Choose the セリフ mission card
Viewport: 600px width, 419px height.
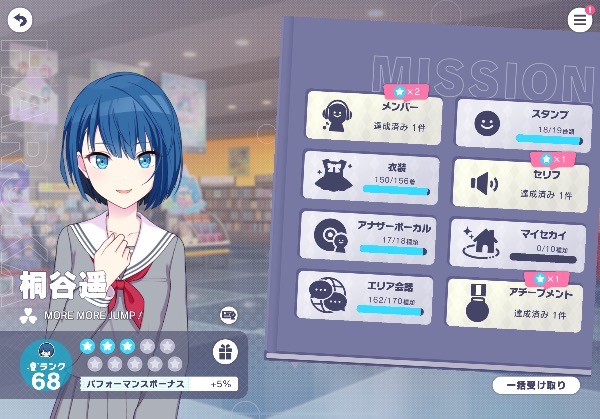point(517,183)
